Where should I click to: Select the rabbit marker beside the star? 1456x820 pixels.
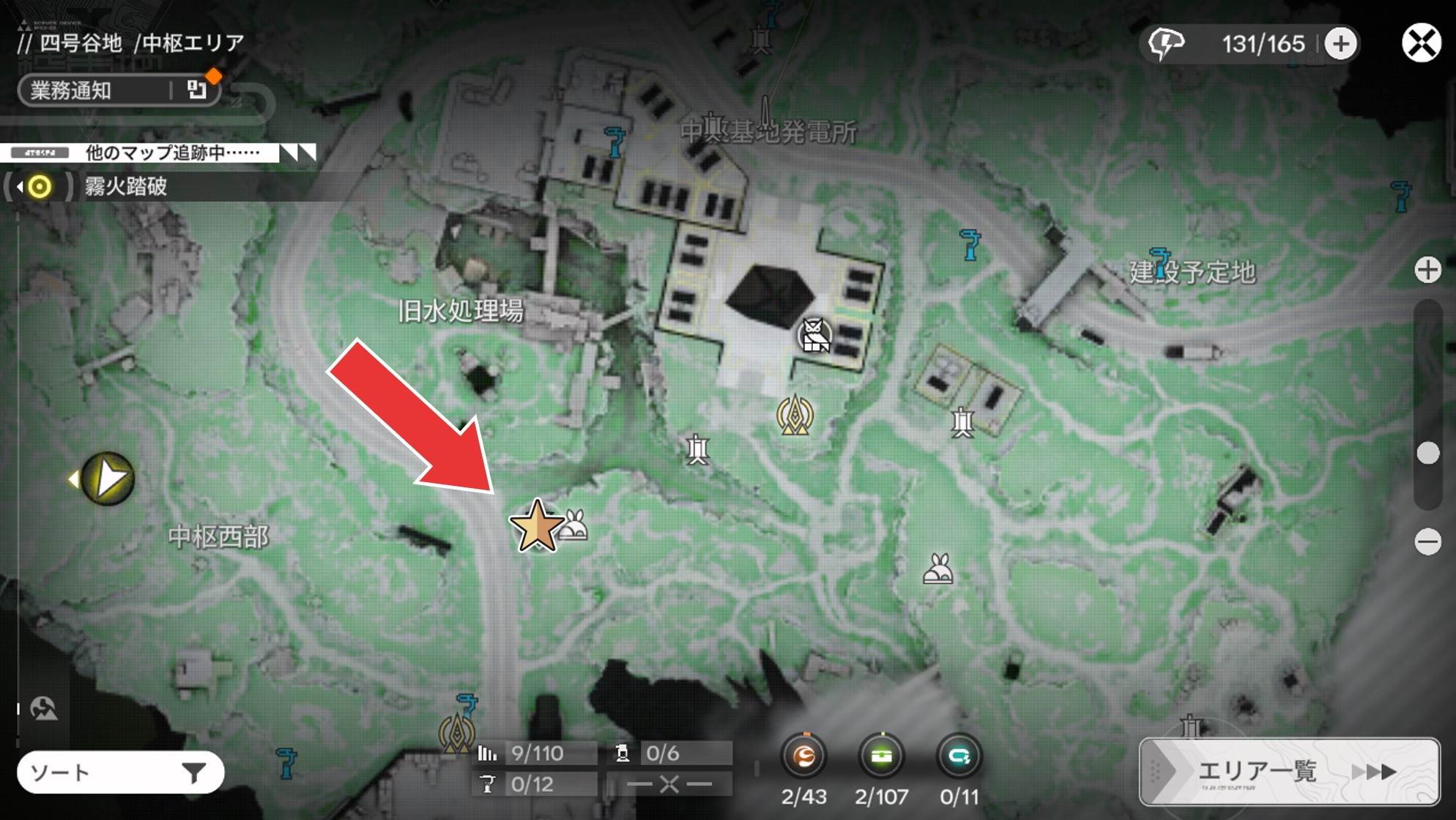click(x=574, y=525)
